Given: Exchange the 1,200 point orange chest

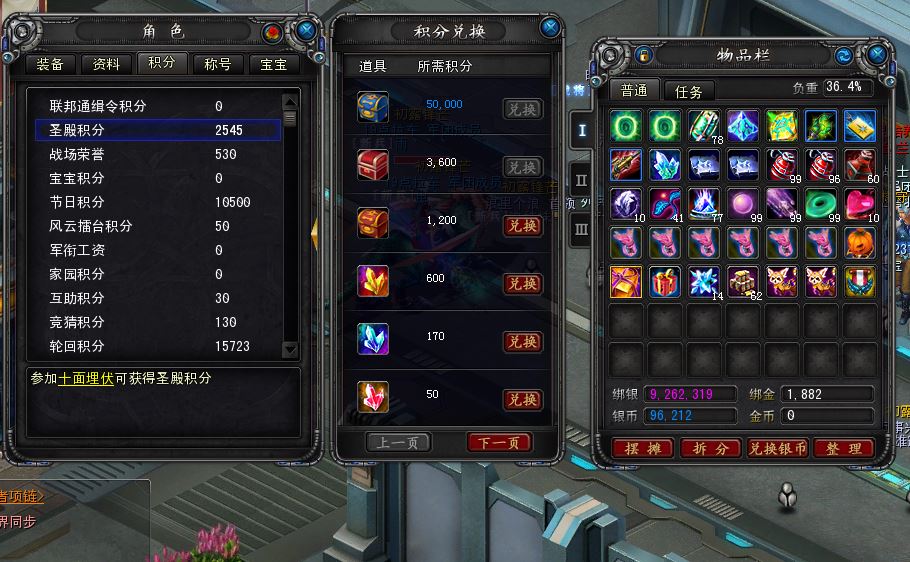Looking at the screenshot, I should coord(522,225).
